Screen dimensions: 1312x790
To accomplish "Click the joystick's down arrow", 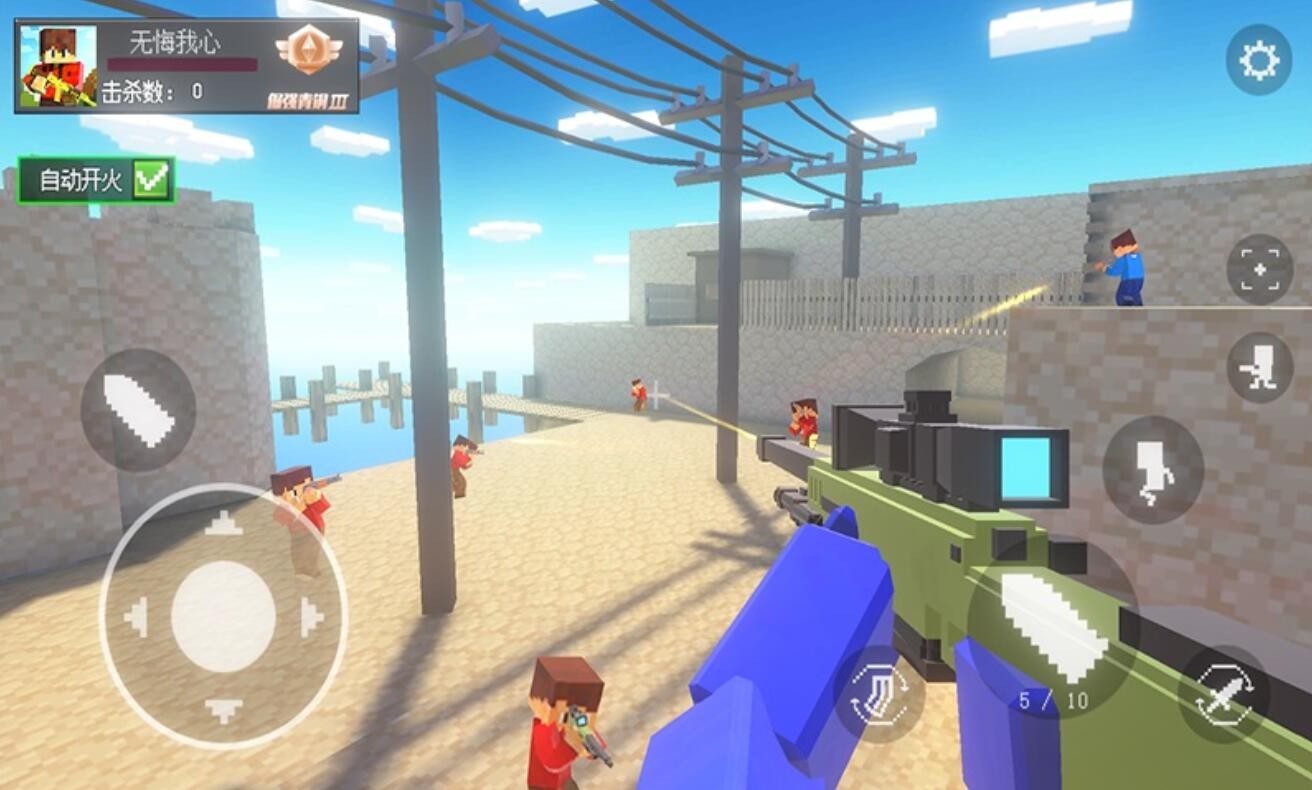I will [223, 709].
